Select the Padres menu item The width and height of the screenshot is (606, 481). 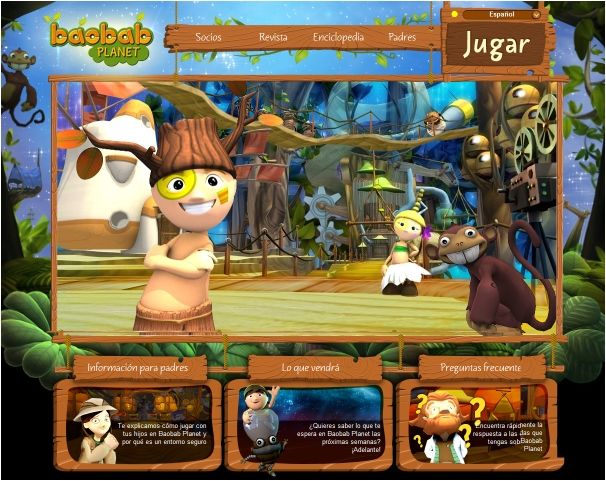402,37
